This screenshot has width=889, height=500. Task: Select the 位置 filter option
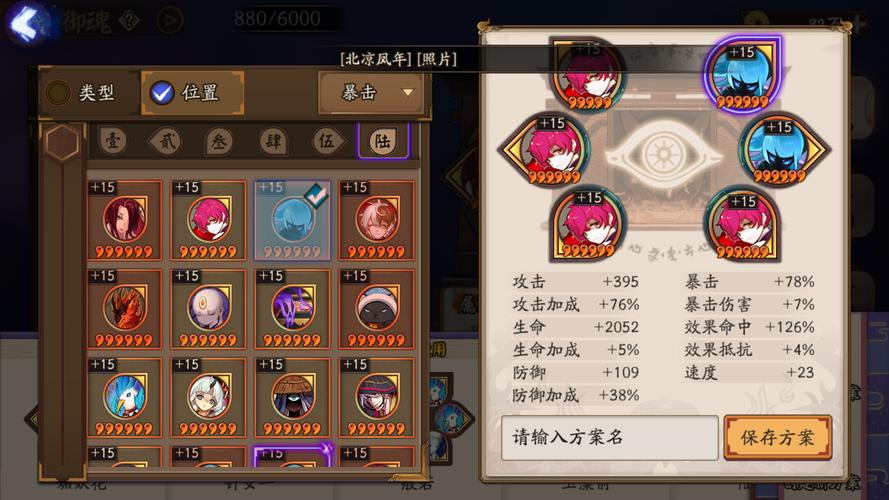click(185, 93)
